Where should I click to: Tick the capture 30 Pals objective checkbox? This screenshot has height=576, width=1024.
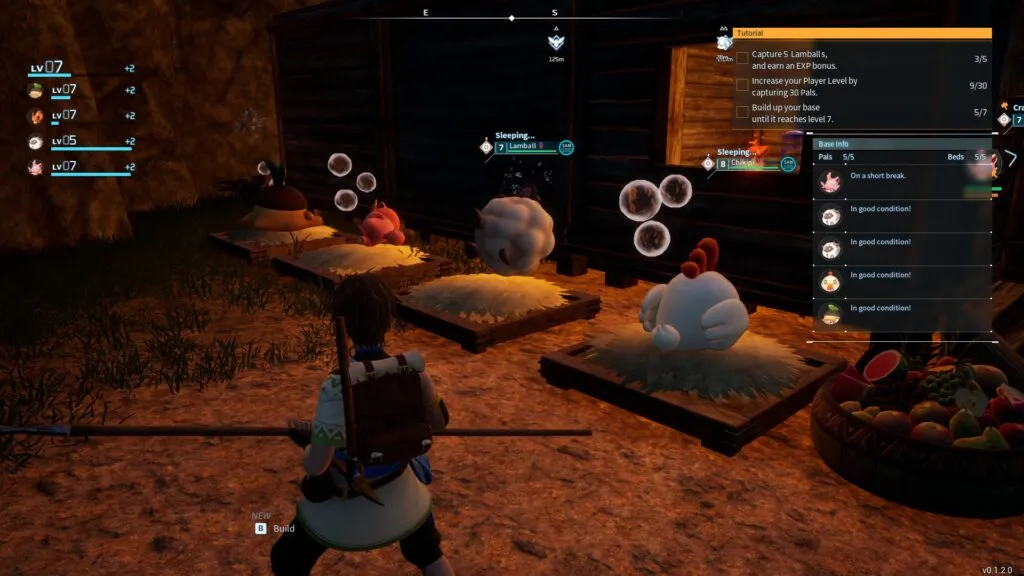[x=742, y=85]
